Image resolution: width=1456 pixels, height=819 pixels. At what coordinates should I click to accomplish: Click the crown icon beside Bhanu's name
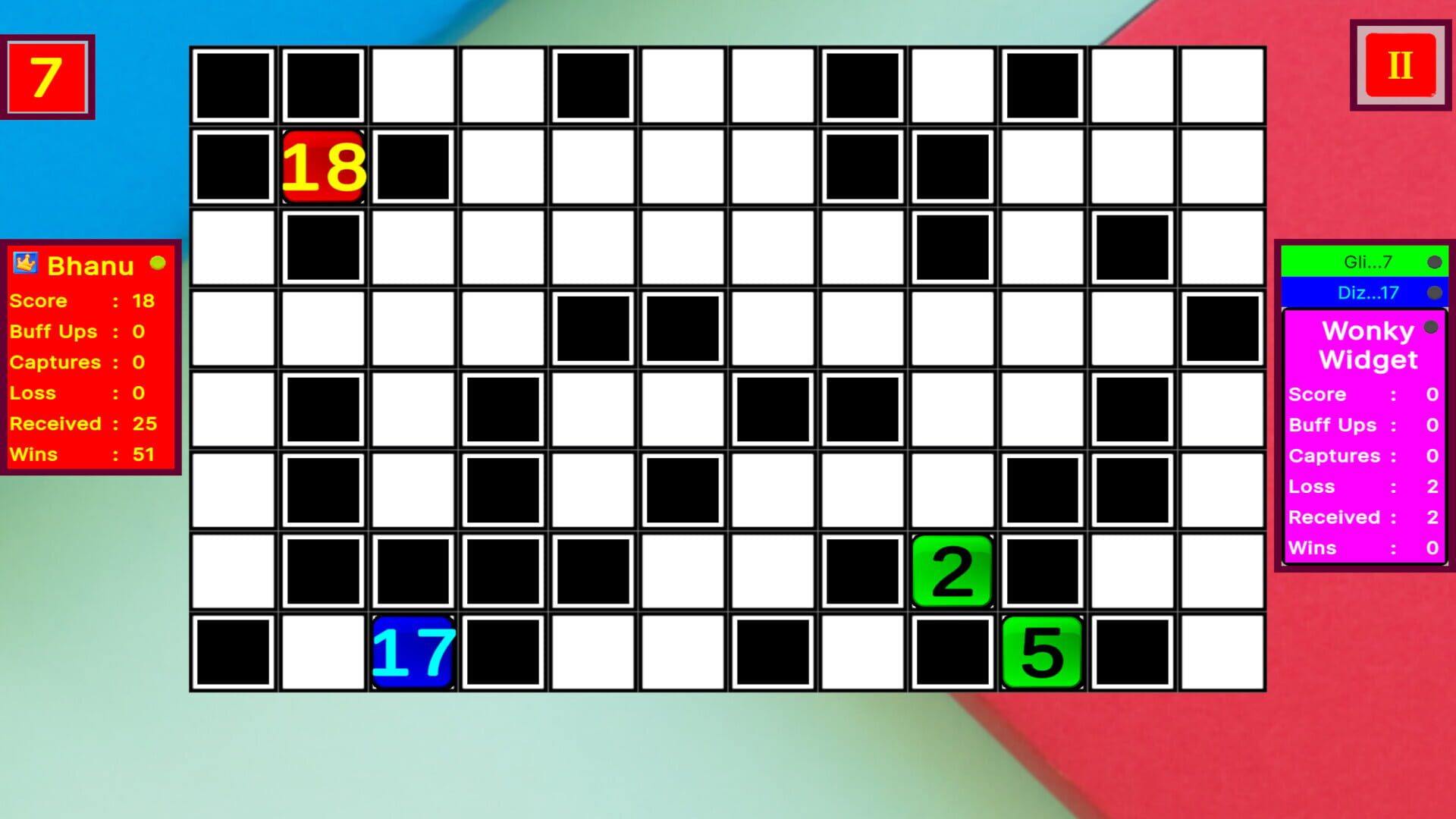tap(24, 264)
